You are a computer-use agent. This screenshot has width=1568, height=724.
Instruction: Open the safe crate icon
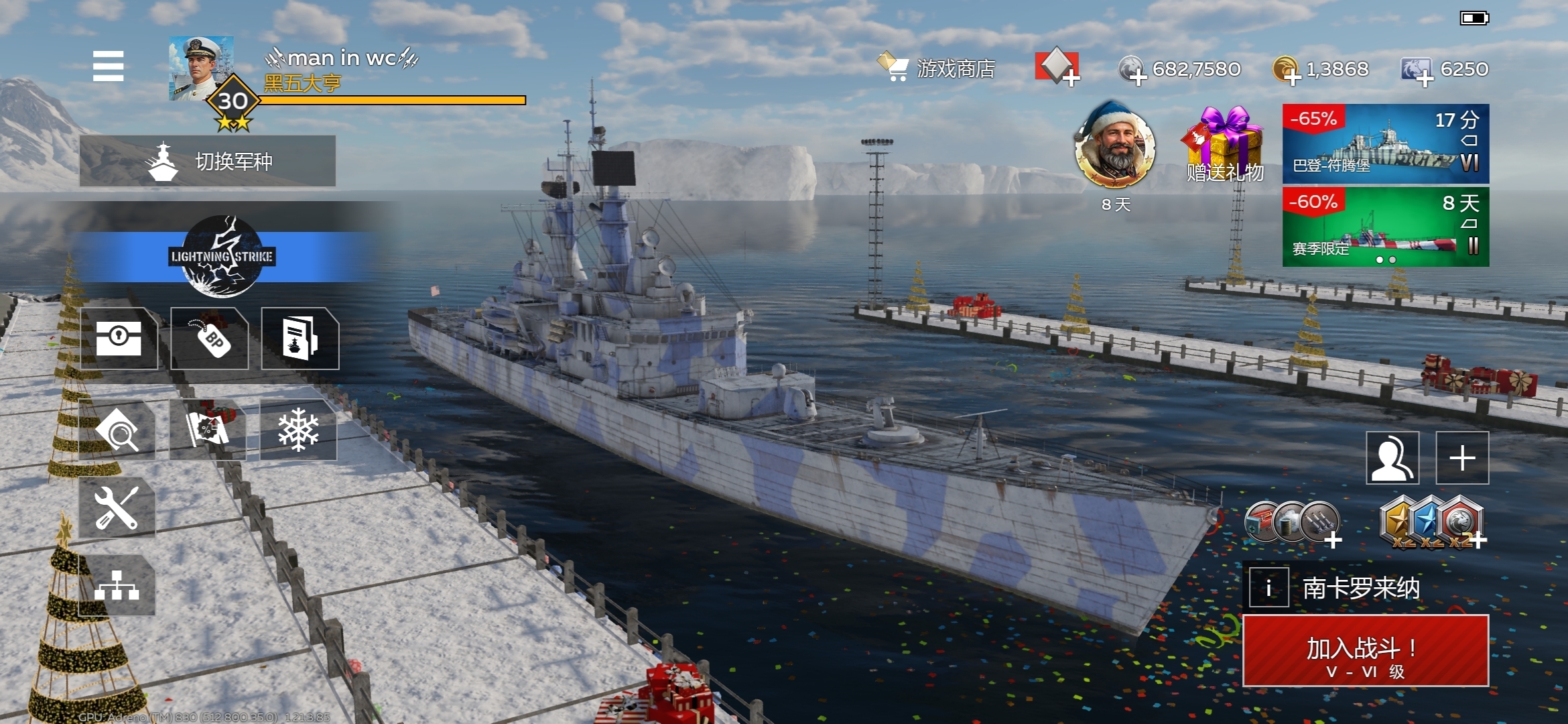click(x=119, y=338)
